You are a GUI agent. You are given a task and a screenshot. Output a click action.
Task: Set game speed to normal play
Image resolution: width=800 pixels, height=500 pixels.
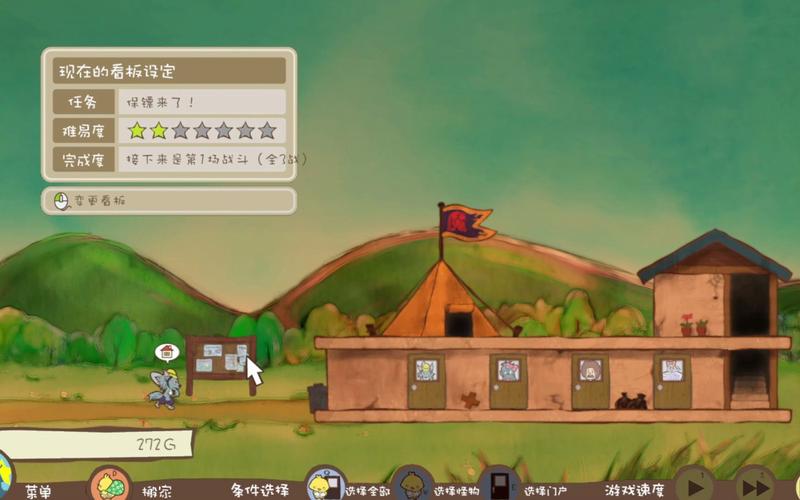coord(694,486)
